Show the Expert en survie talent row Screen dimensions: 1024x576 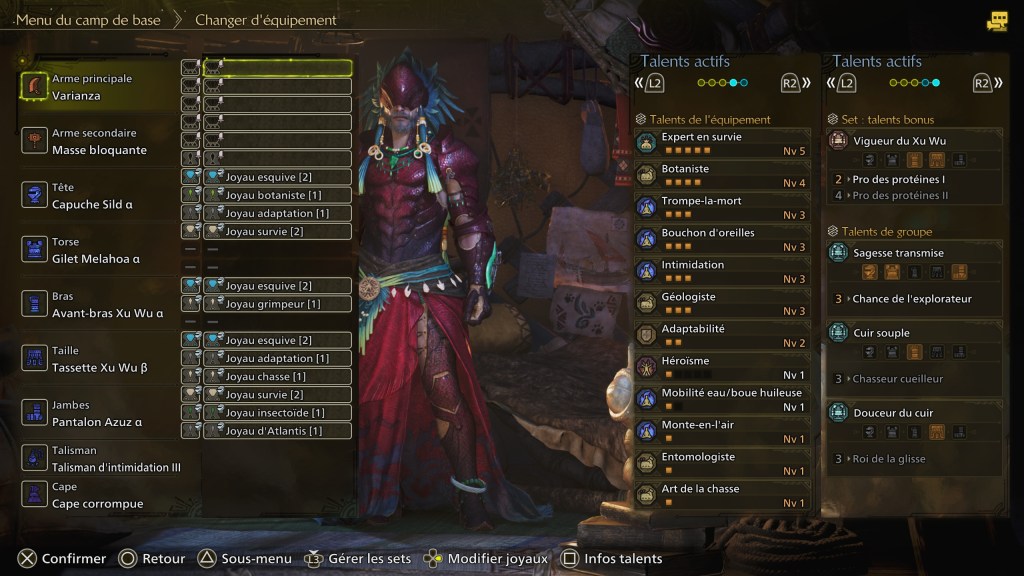(722, 143)
